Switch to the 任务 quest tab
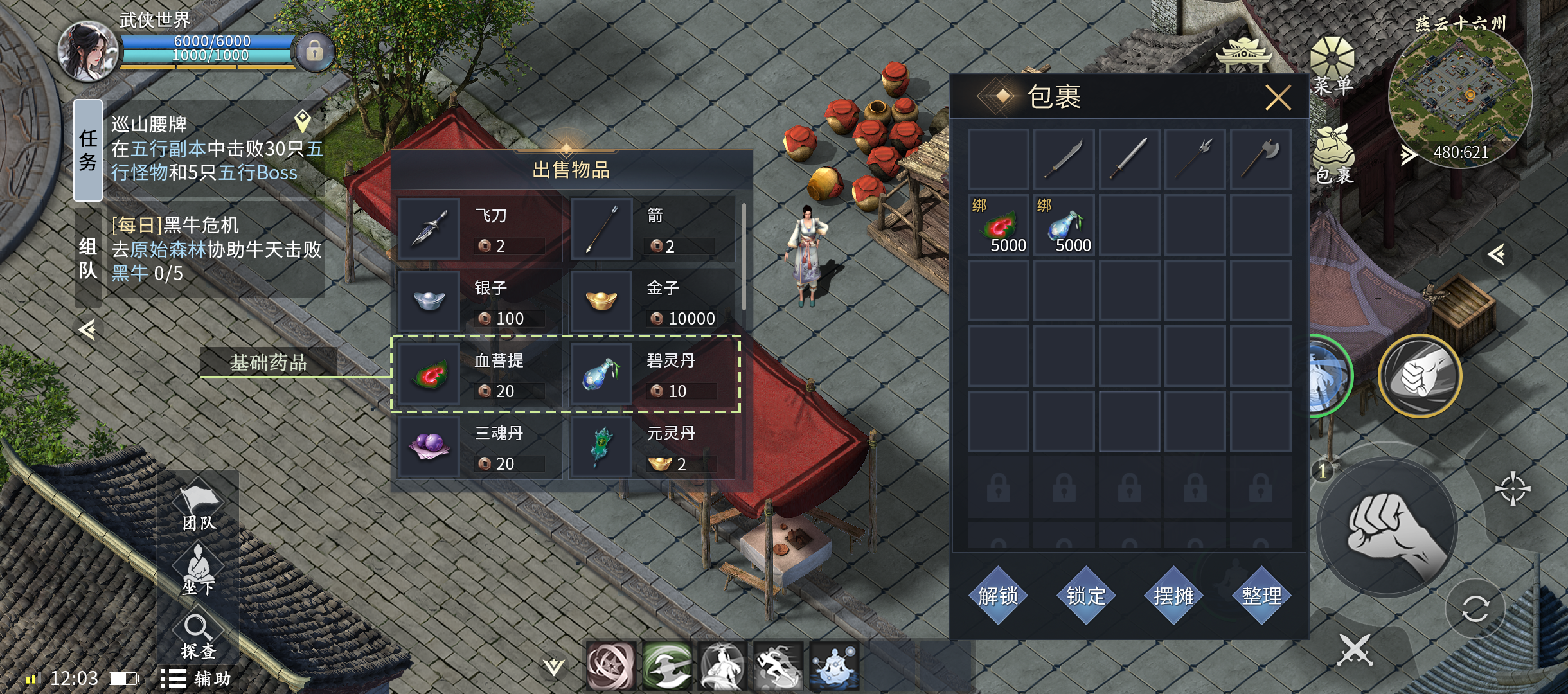This screenshot has height=694, width=1568. click(x=88, y=150)
